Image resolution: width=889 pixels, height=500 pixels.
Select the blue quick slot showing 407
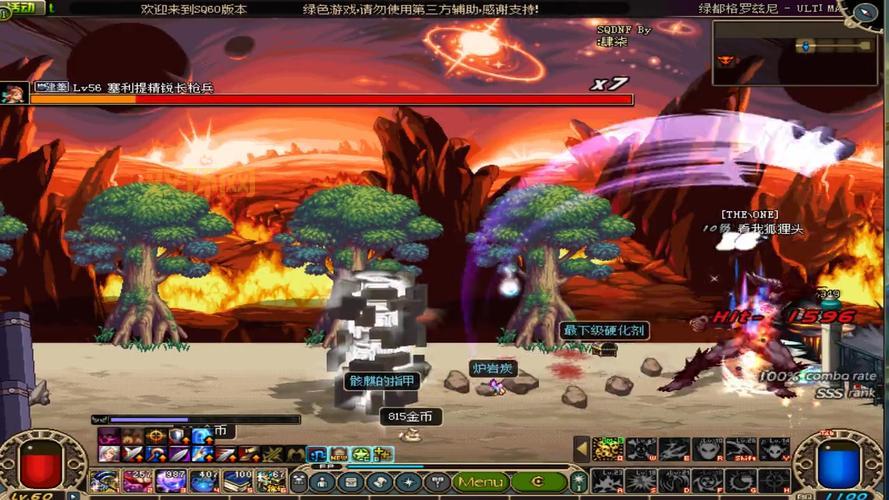point(205,481)
